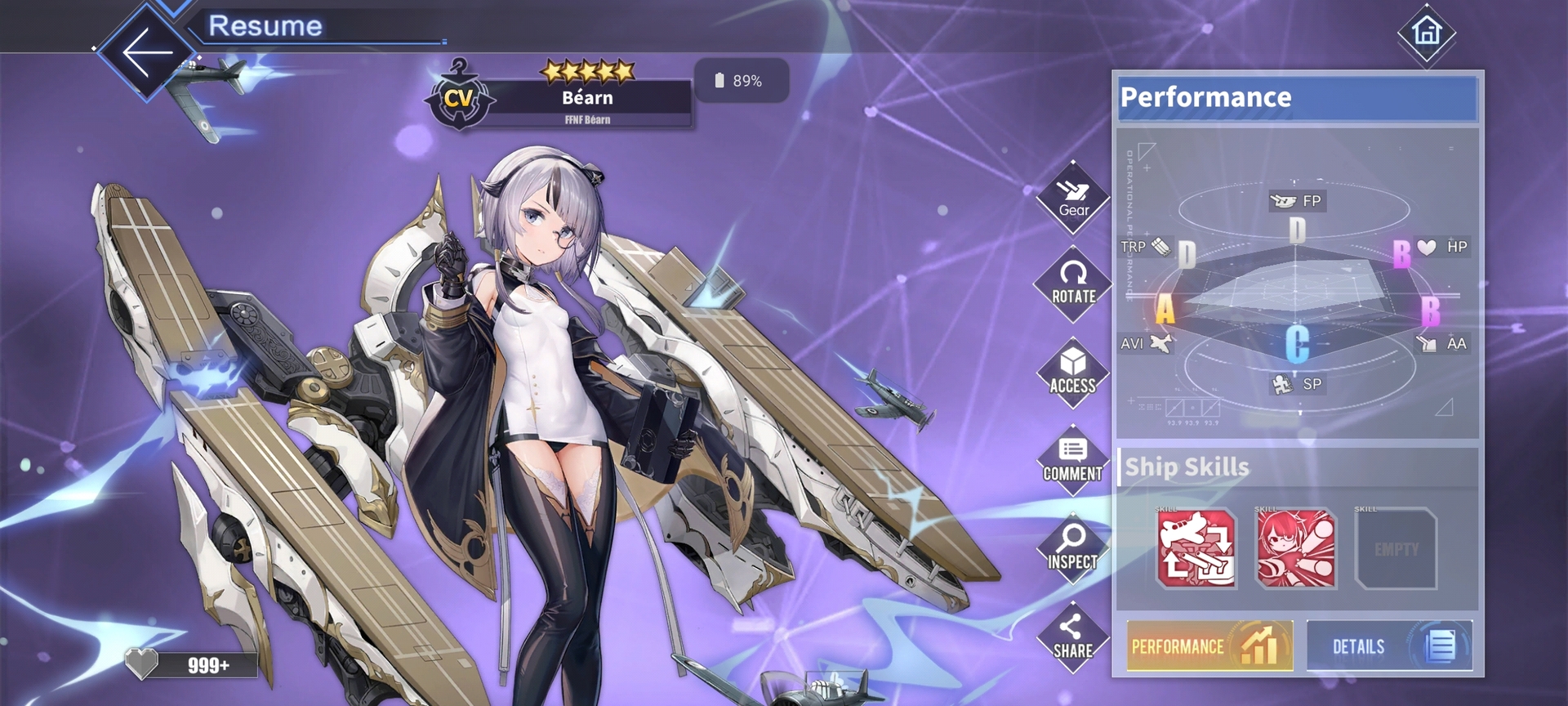Image resolution: width=1568 pixels, height=706 pixels.
Task: Inspect the ship with the magnifier button
Action: point(1072,548)
